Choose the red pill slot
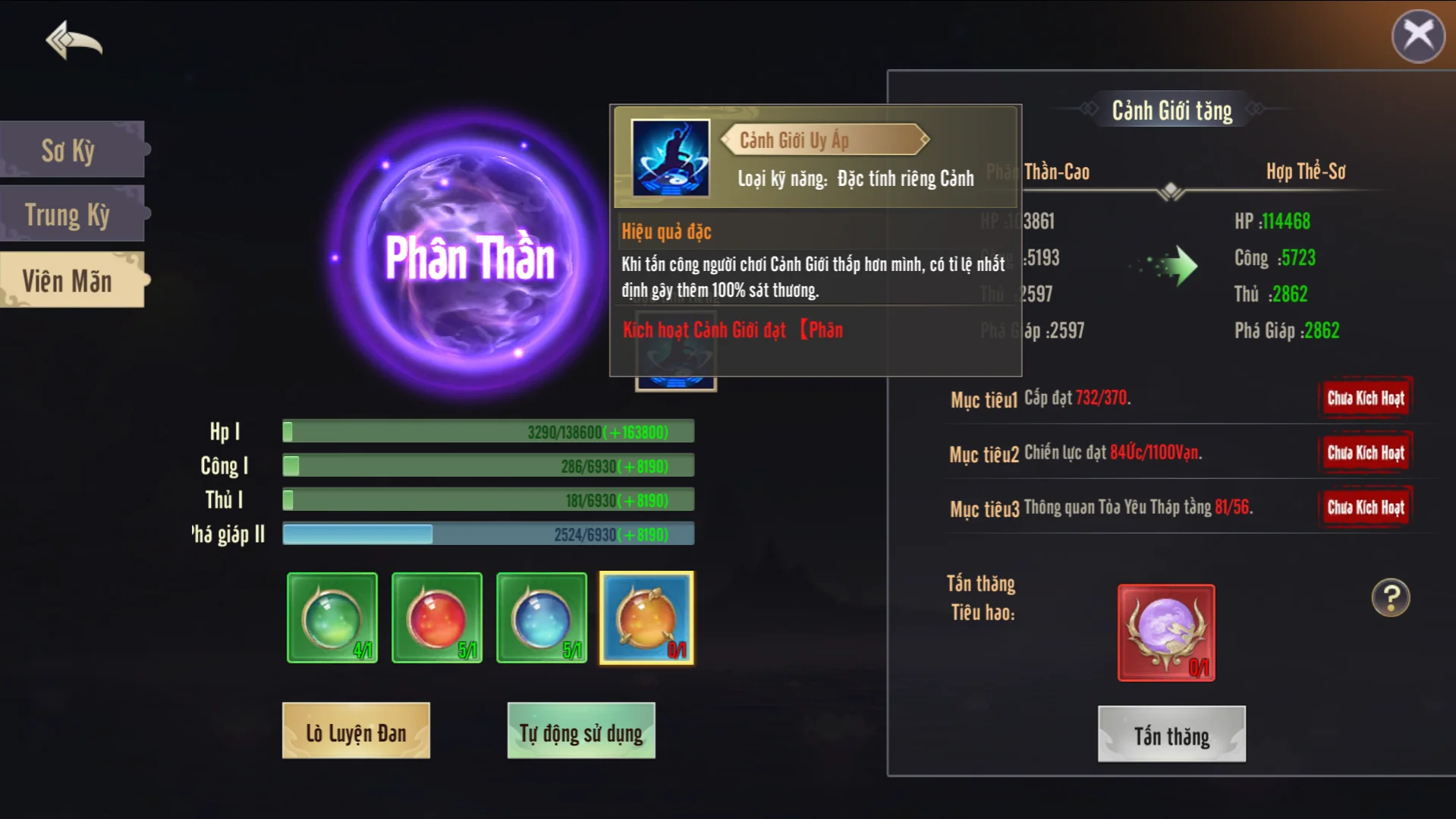1456x819 pixels. [436, 618]
